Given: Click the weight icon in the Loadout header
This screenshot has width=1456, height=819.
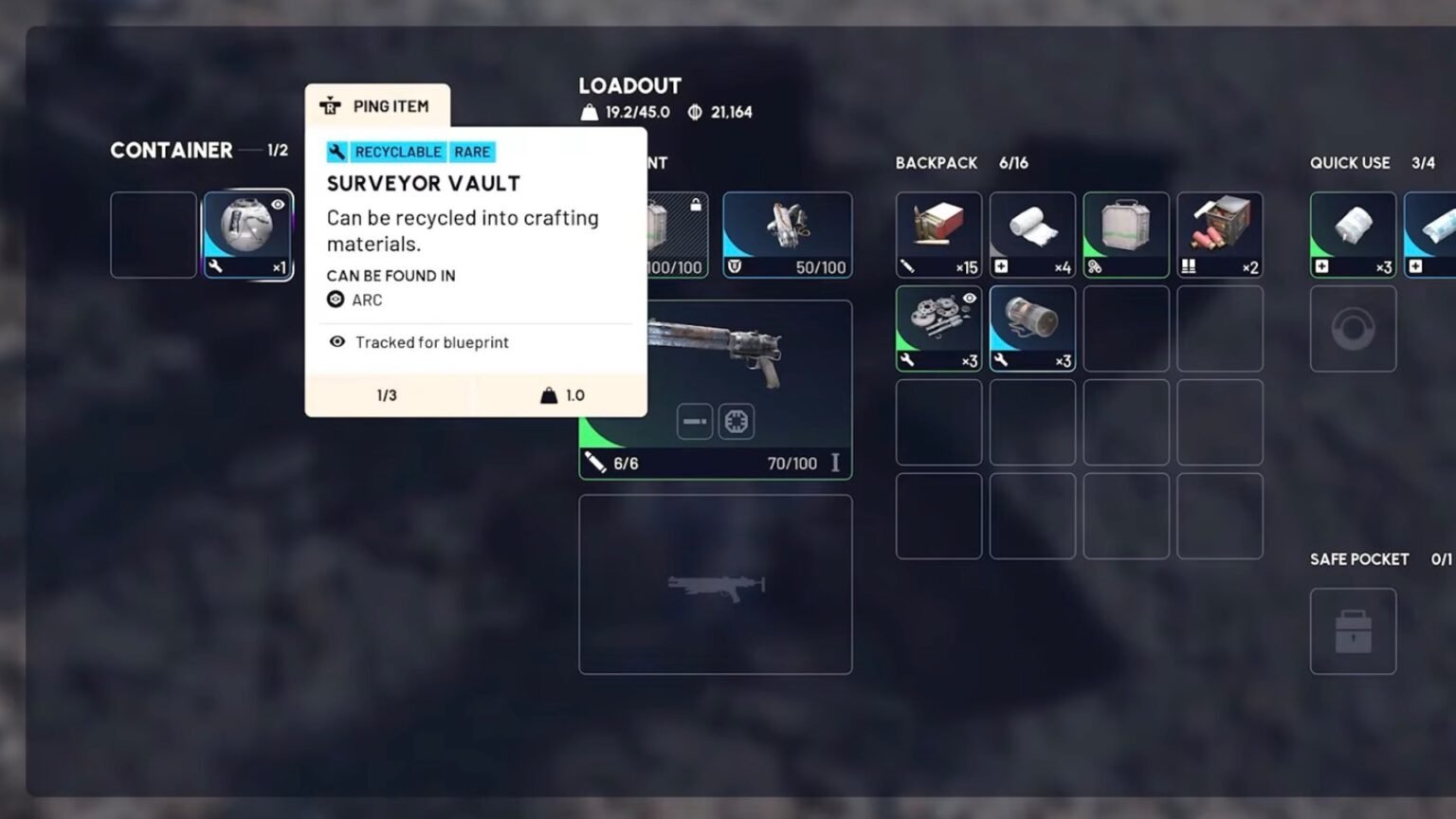Looking at the screenshot, I should click(x=591, y=112).
